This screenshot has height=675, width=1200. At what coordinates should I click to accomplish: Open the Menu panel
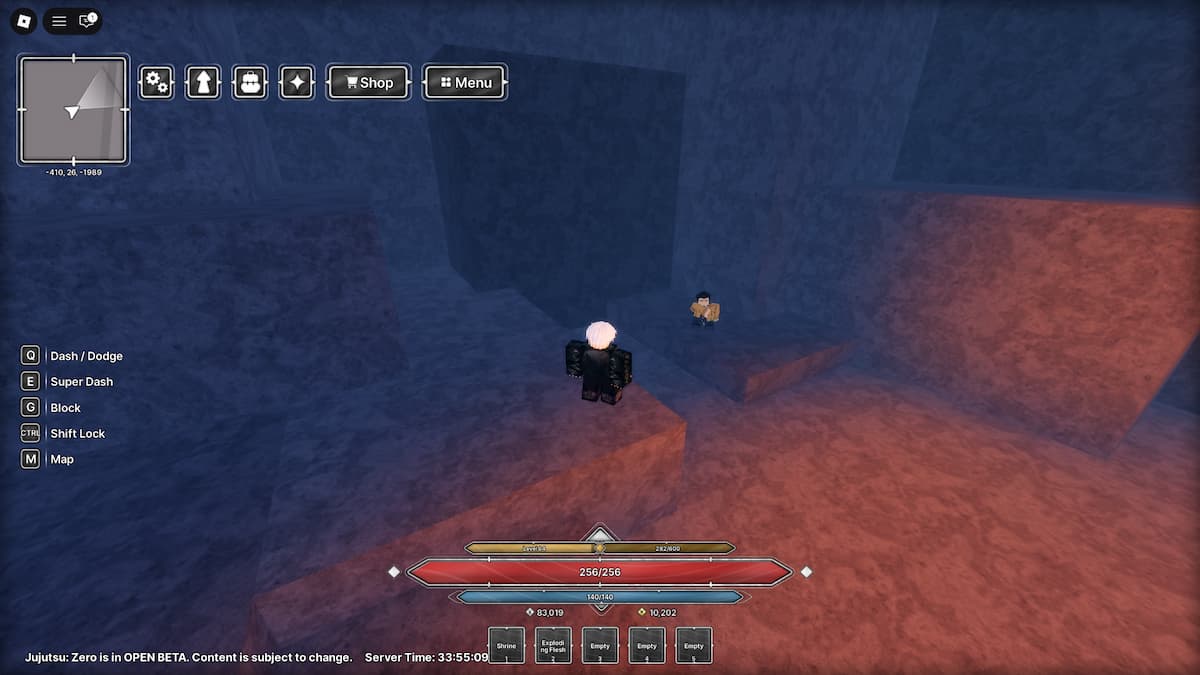click(x=465, y=82)
